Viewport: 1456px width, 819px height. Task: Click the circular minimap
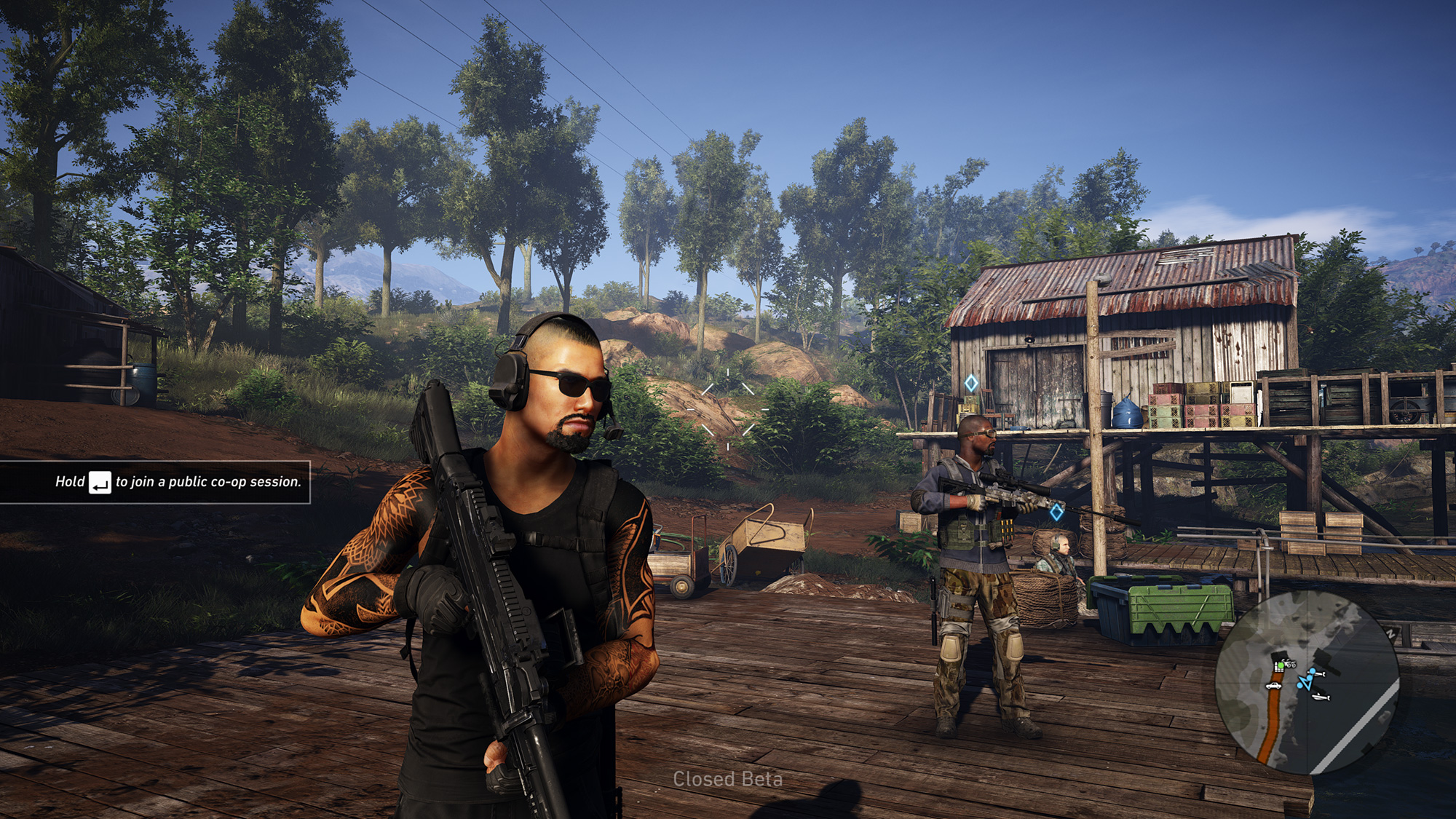1307,682
